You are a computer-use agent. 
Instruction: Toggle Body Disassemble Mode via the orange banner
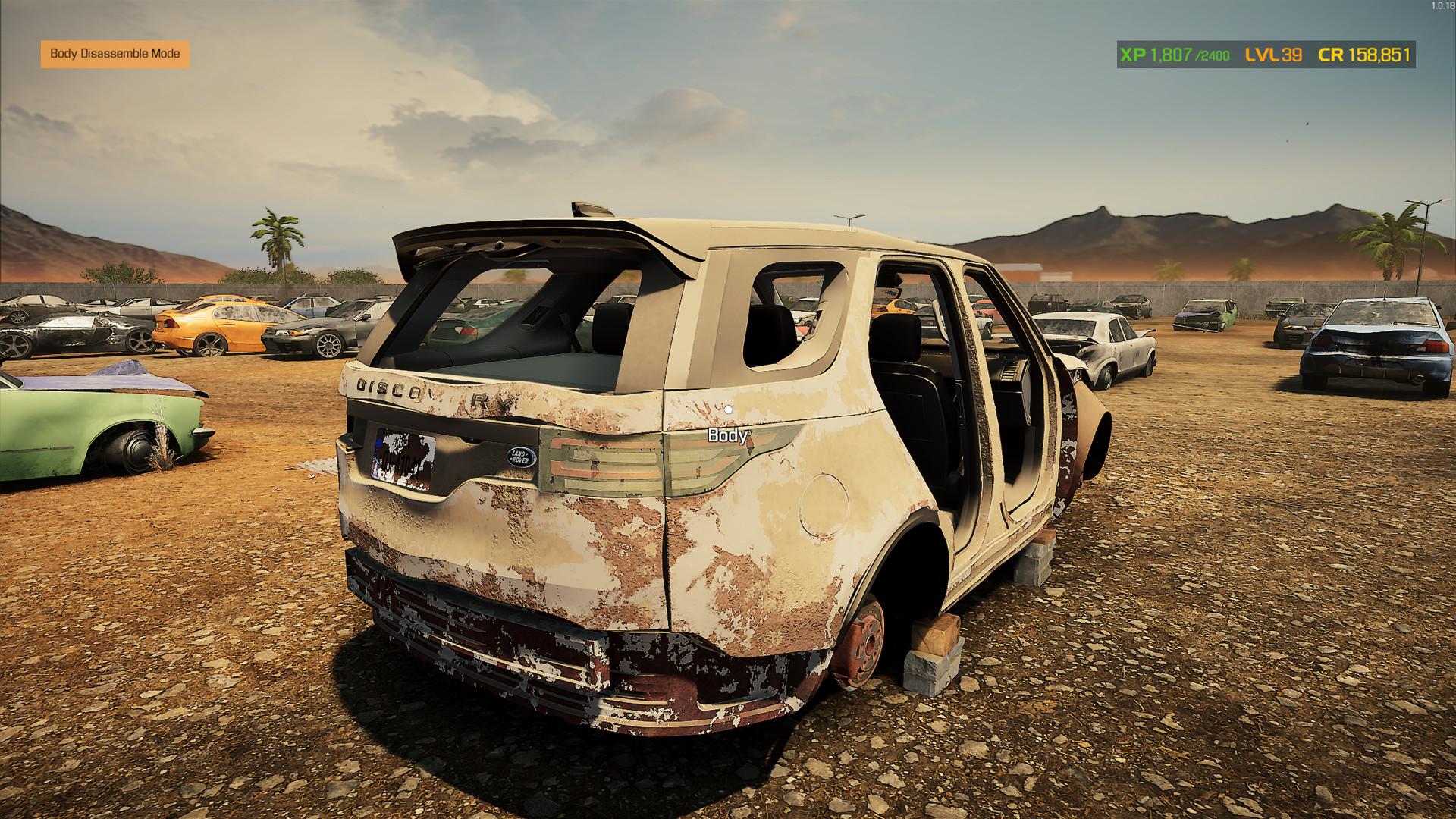pyautogui.click(x=115, y=54)
